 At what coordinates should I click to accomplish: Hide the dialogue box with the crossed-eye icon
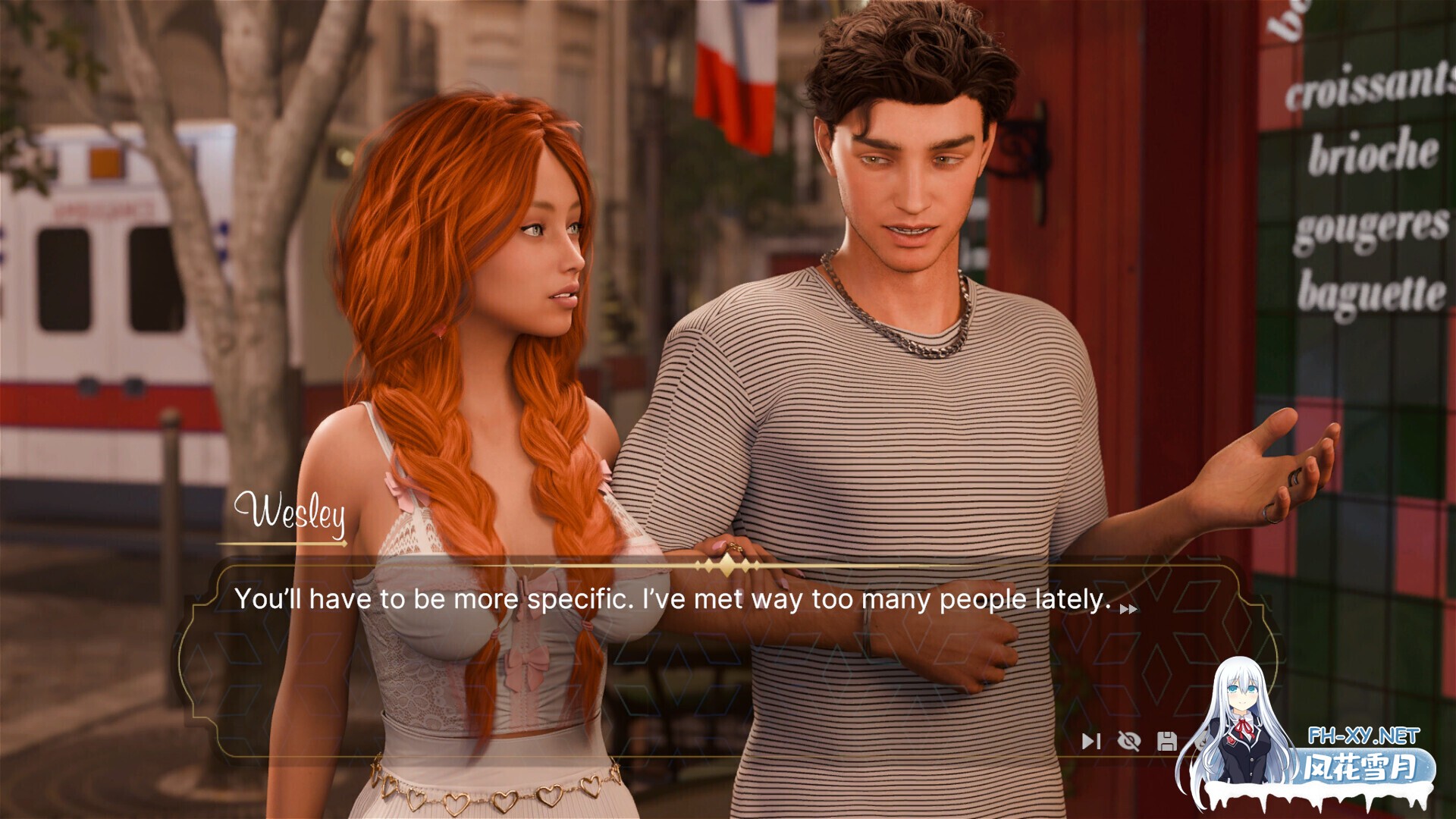pos(1129,741)
